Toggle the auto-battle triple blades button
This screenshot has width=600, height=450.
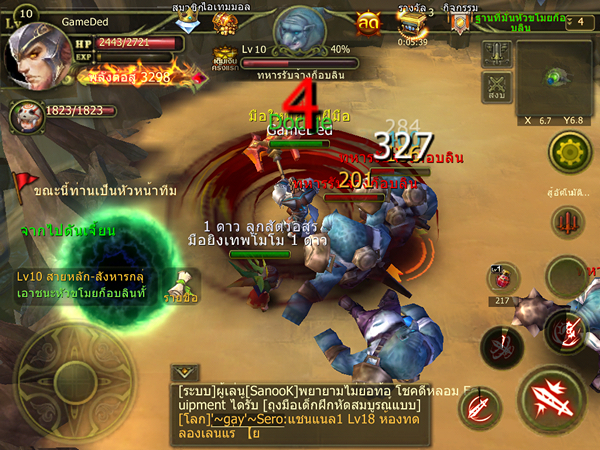[x=568, y=222]
